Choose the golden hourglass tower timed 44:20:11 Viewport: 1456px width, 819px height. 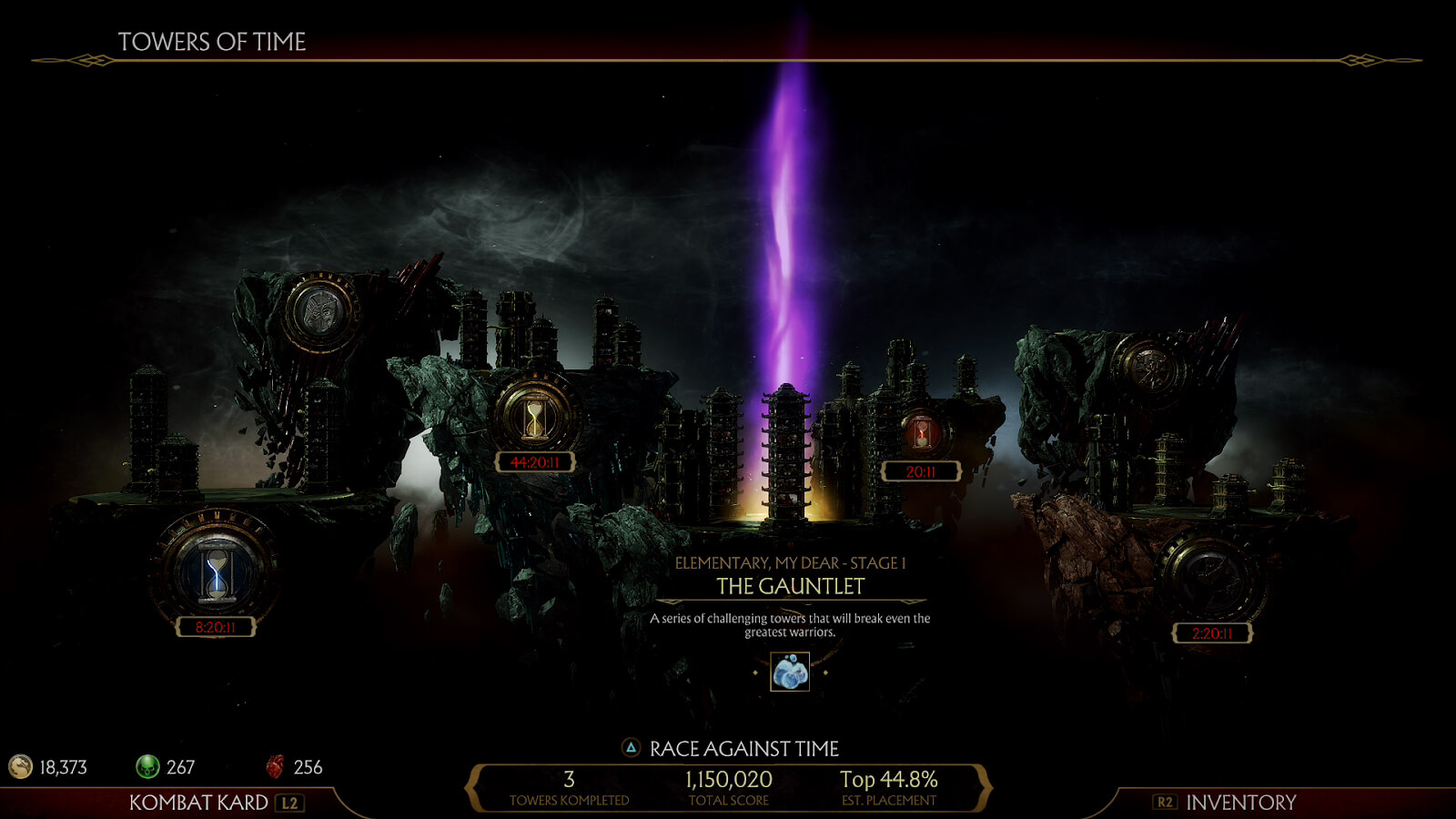pyautogui.click(x=535, y=419)
